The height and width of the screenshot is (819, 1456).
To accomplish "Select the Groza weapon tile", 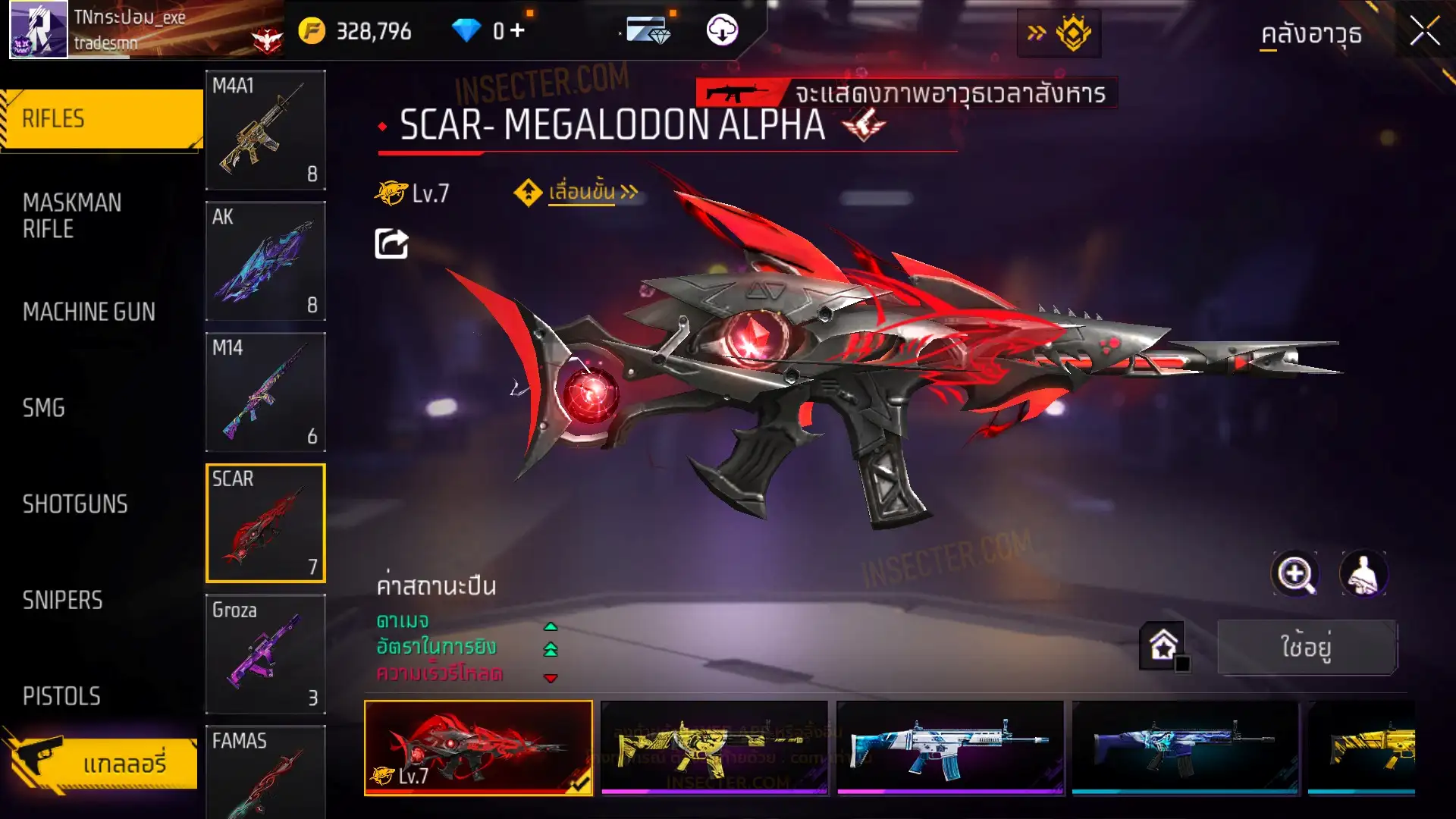I will (265, 654).
